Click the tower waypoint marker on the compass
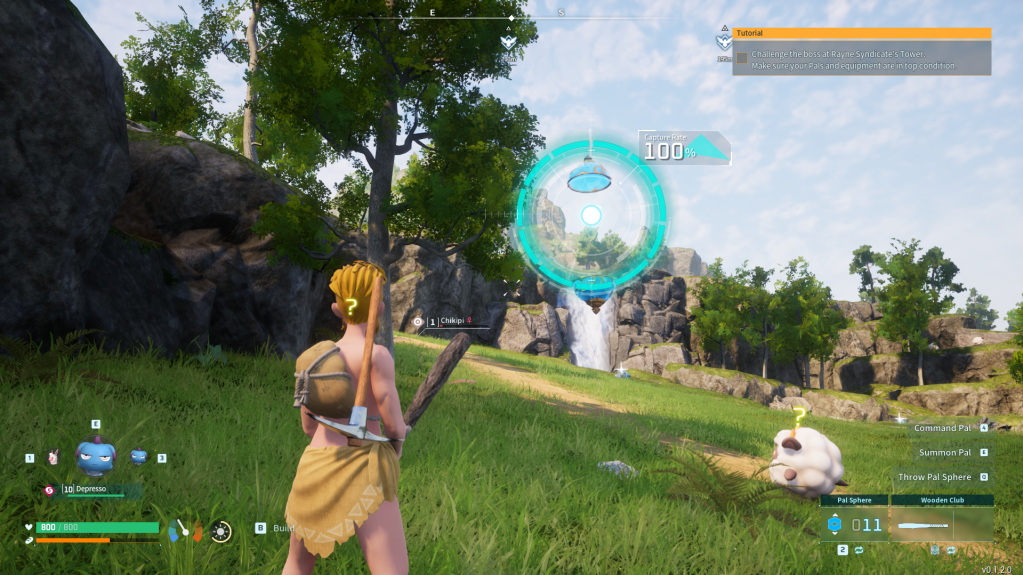 point(509,43)
